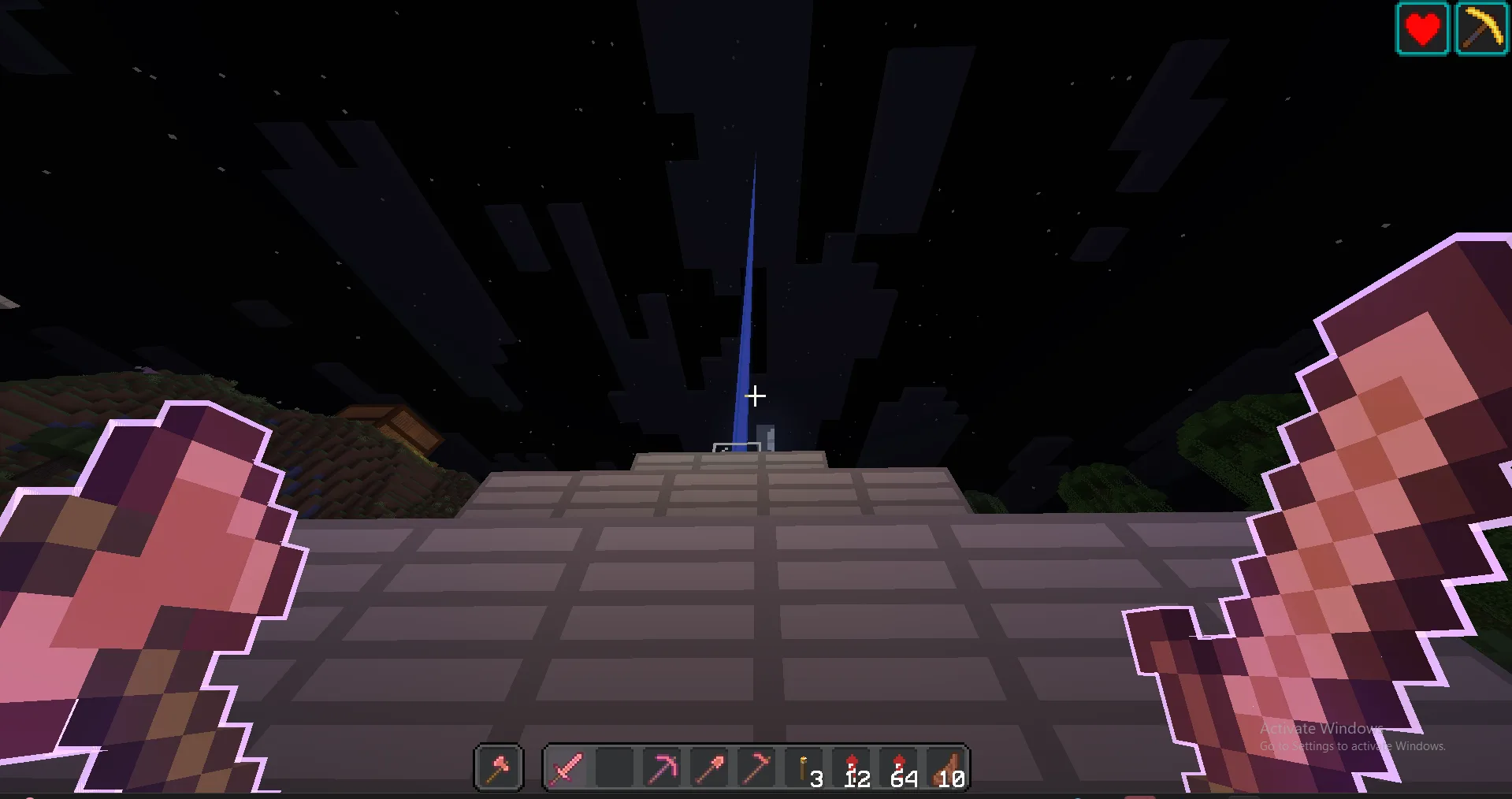Screen dimensions: 1512x799
Task: Click the offhand slot holding the axe
Action: pyautogui.click(x=498, y=767)
